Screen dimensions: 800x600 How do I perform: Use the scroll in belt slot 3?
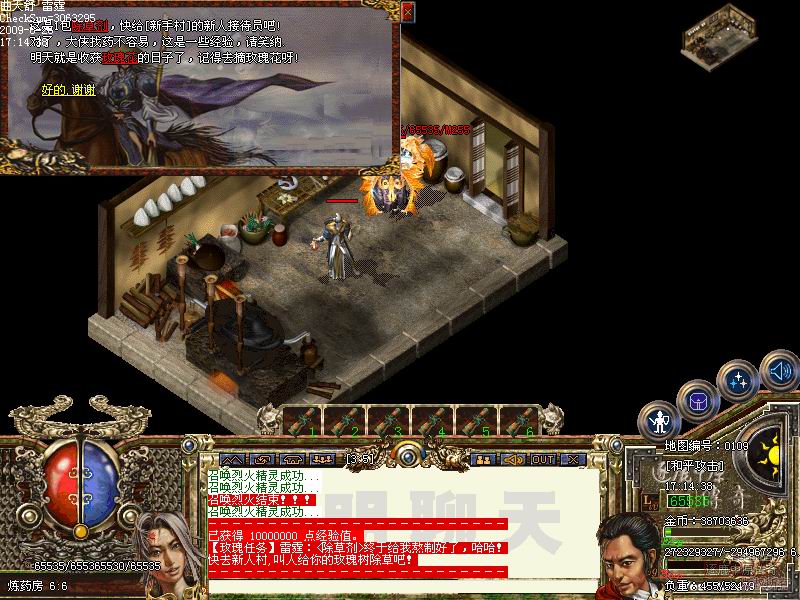tap(388, 421)
